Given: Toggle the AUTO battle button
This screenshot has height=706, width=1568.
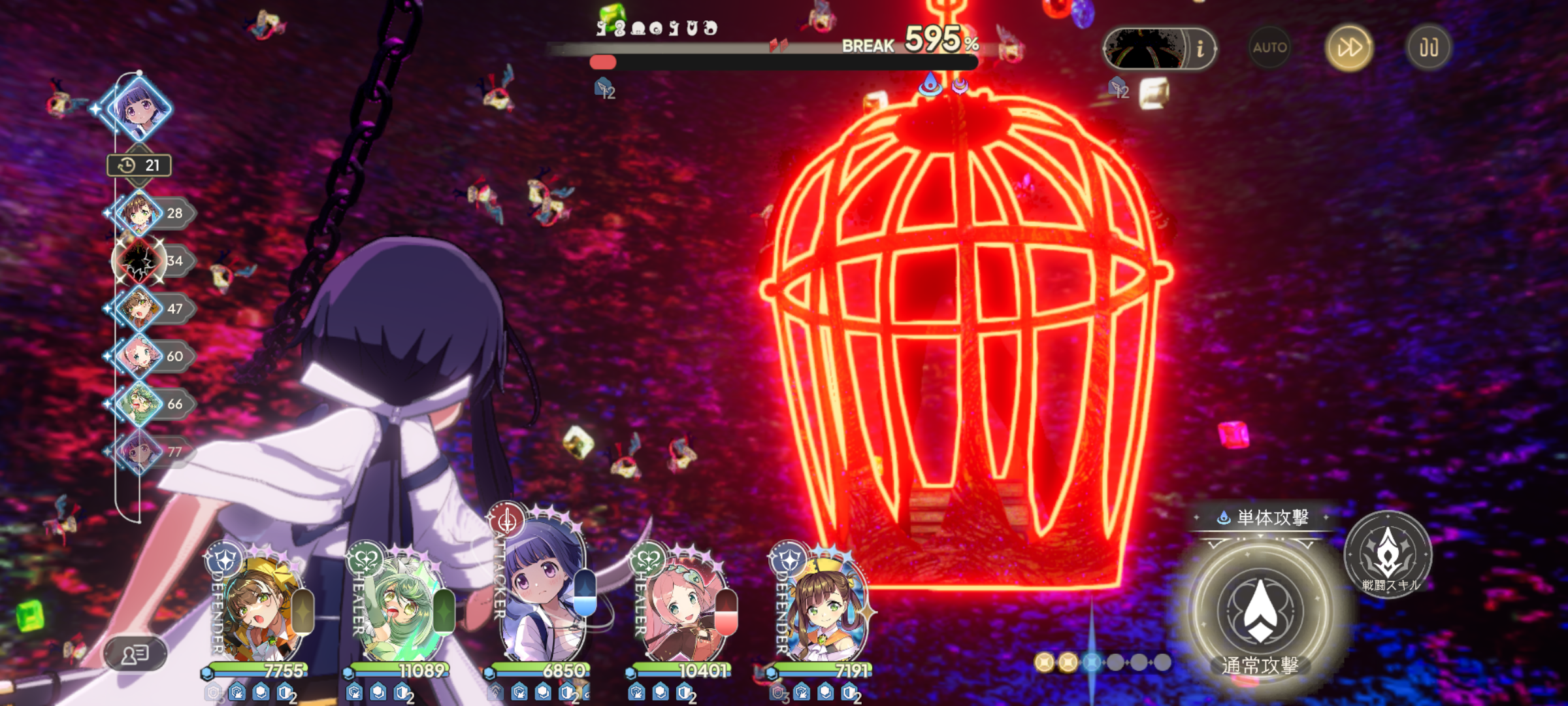Looking at the screenshot, I should (1269, 48).
